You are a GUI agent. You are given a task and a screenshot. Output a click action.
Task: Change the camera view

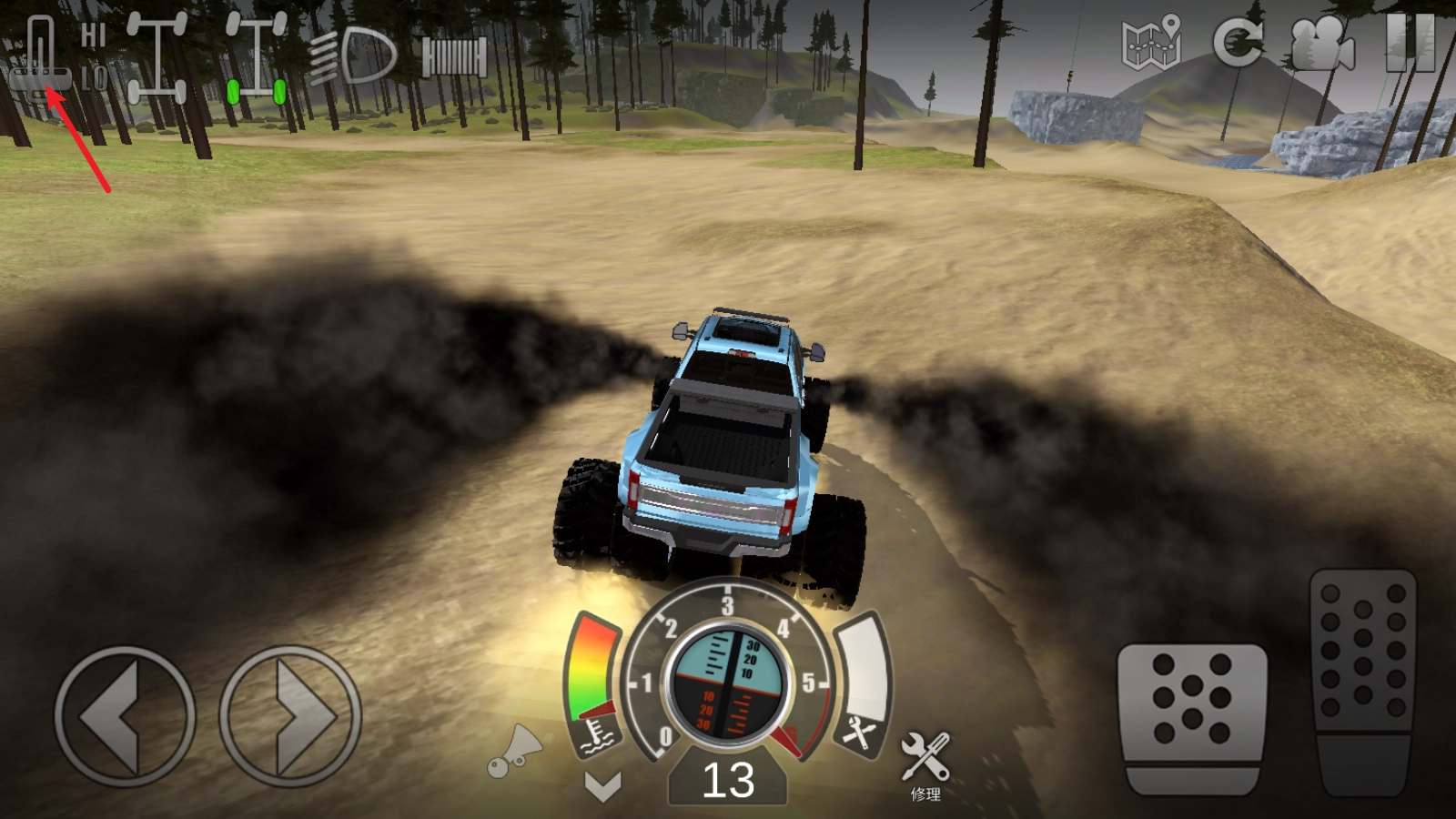coord(1322,44)
